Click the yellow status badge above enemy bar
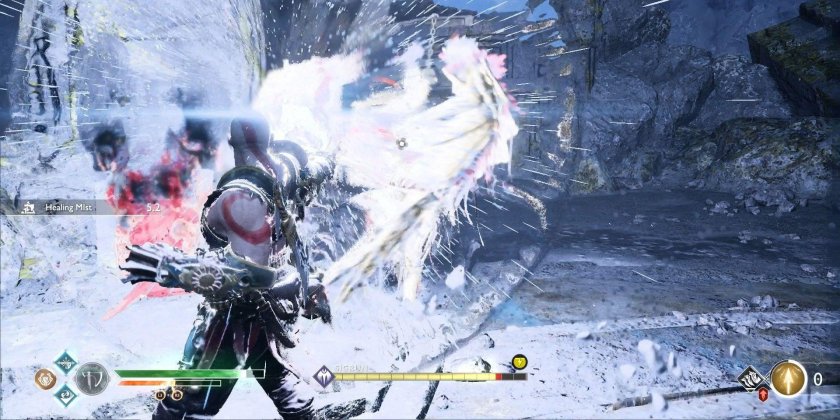The height and width of the screenshot is (420, 840). 520,361
